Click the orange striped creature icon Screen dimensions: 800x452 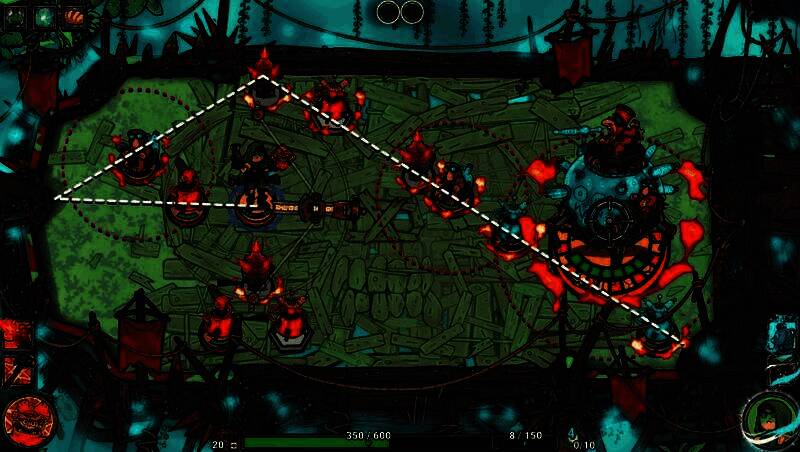pos(73,16)
